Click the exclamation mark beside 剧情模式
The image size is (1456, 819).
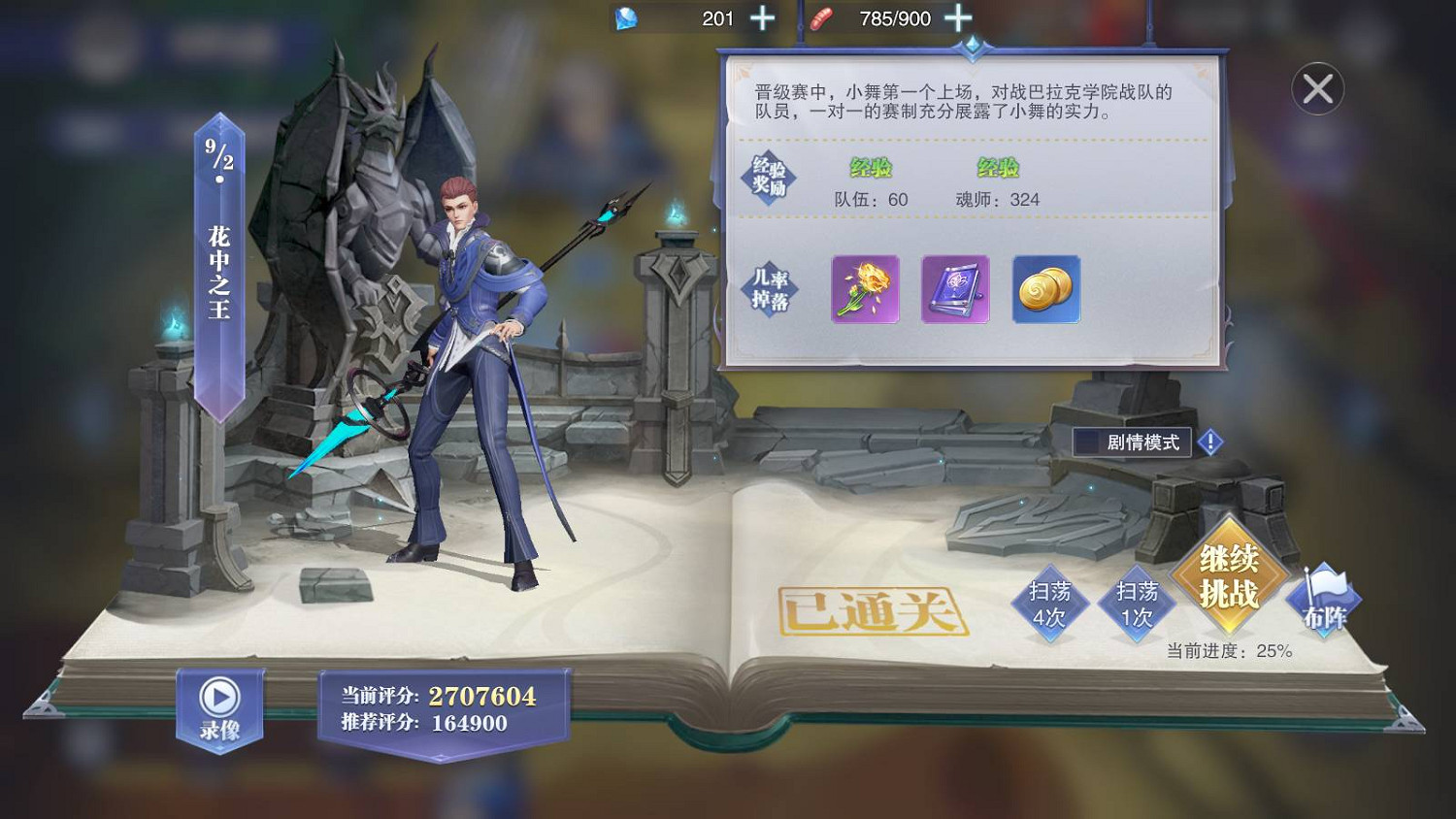[1209, 442]
